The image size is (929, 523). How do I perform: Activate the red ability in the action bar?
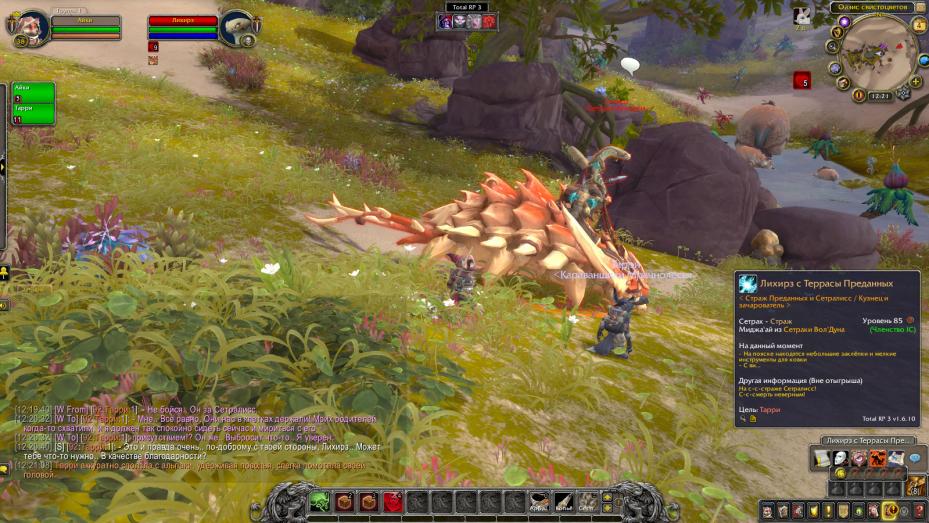pos(393,502)
